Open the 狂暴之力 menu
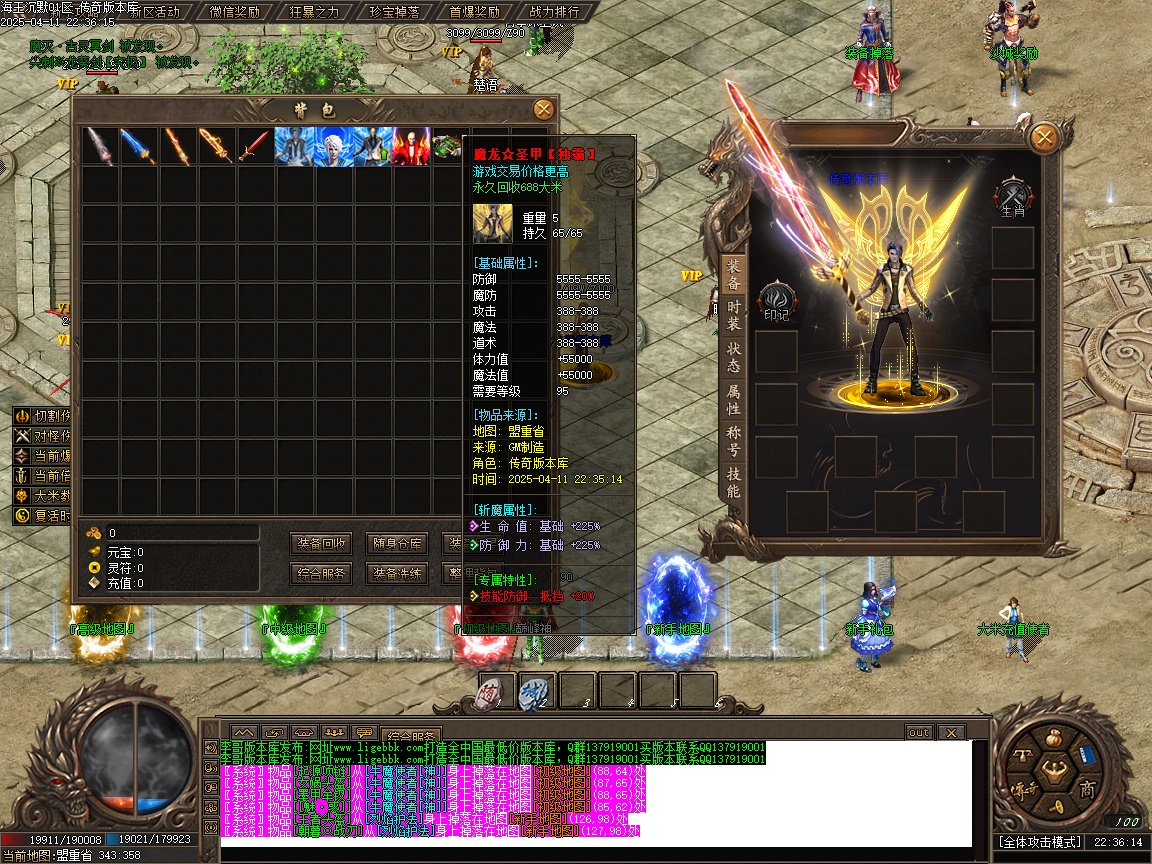This screenshot has height=864, width=1152. [x=315, y=12]
